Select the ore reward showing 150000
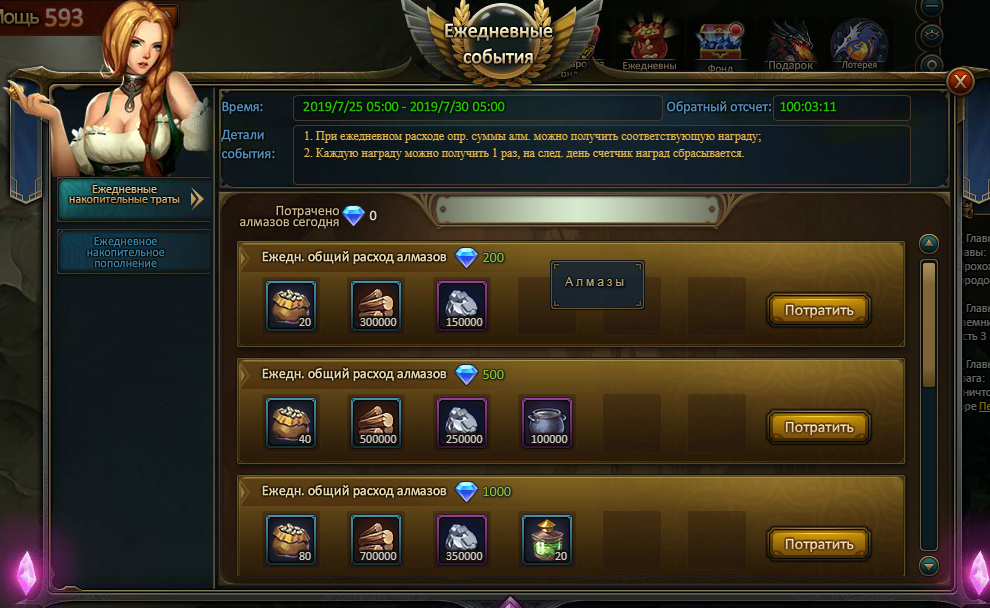Image resolution: width=990 pixels, height=608 pixels. [462, 305]
